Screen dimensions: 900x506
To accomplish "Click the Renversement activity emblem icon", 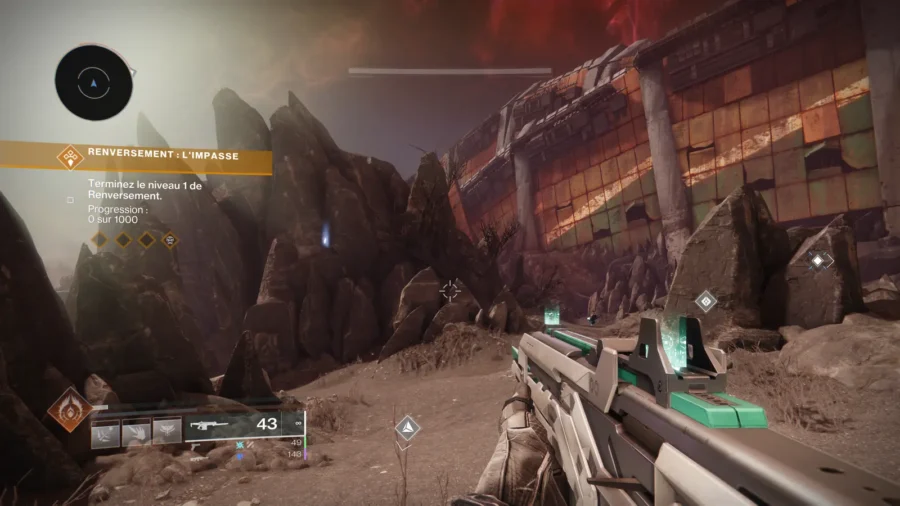I will 70,156.
